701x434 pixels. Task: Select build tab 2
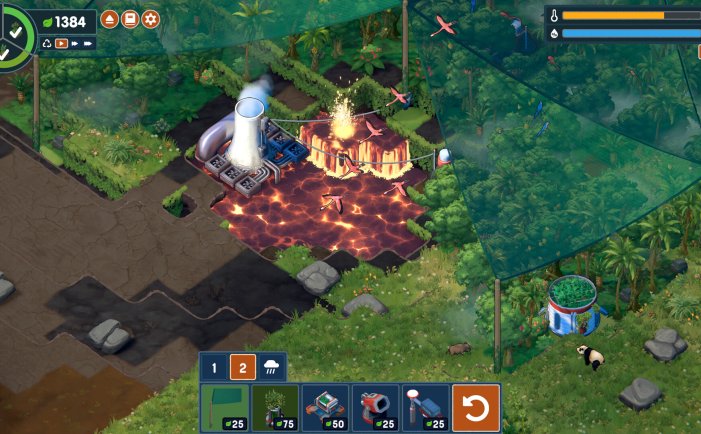click(243, 367)
